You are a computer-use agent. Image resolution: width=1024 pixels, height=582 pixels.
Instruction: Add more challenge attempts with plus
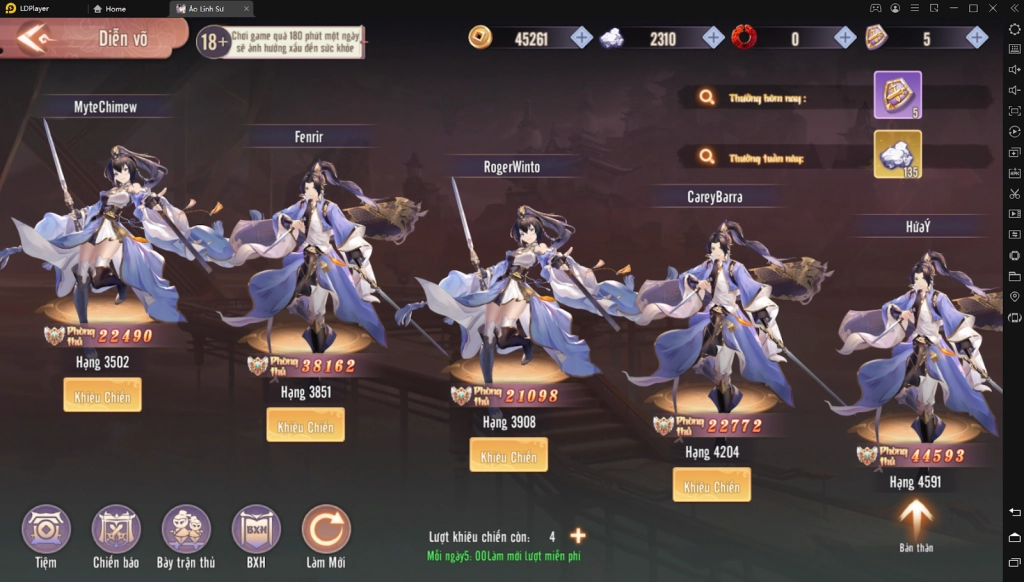point(578,536)
